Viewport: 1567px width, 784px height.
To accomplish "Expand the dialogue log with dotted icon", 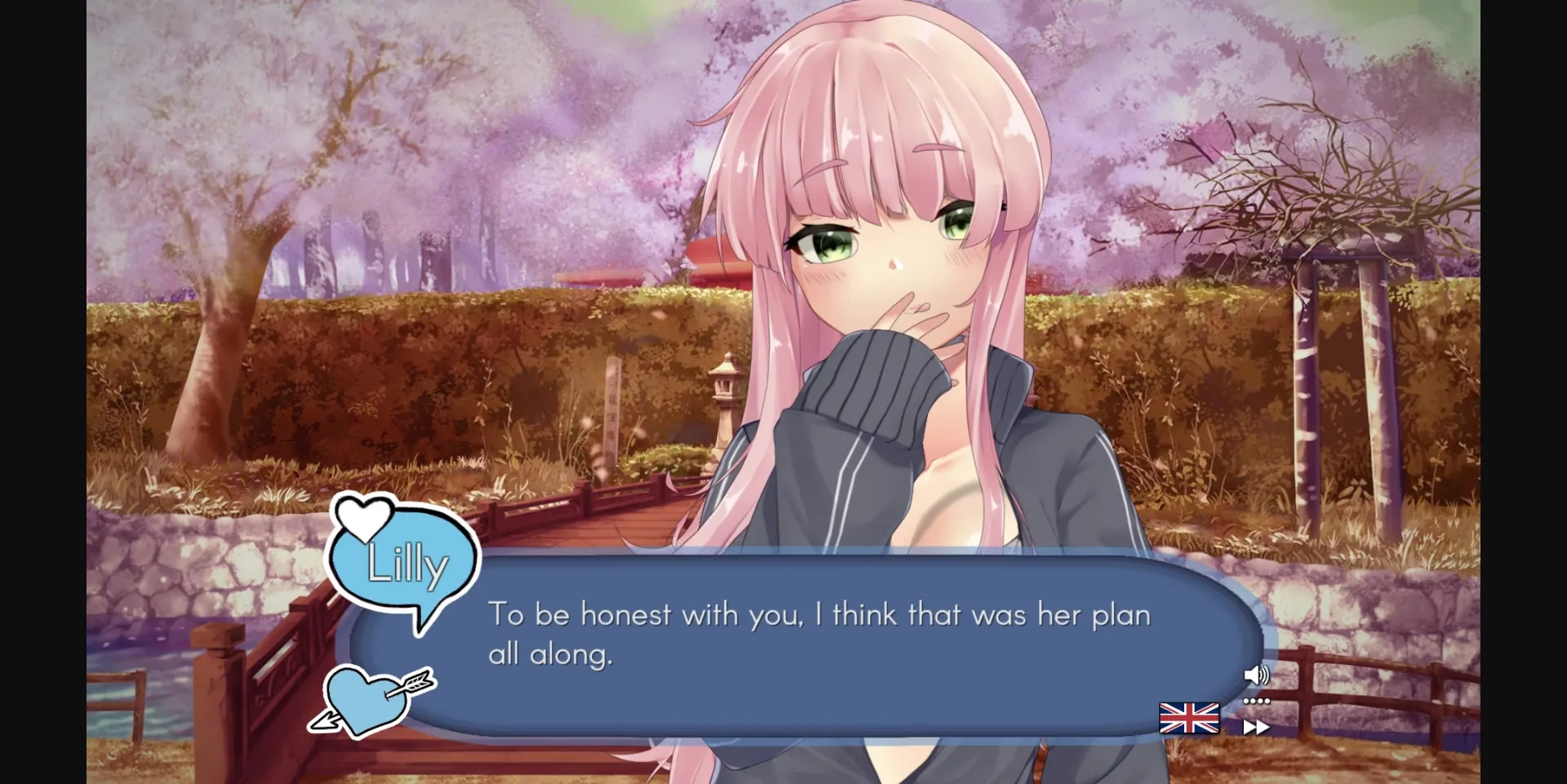I will 1256,700.
